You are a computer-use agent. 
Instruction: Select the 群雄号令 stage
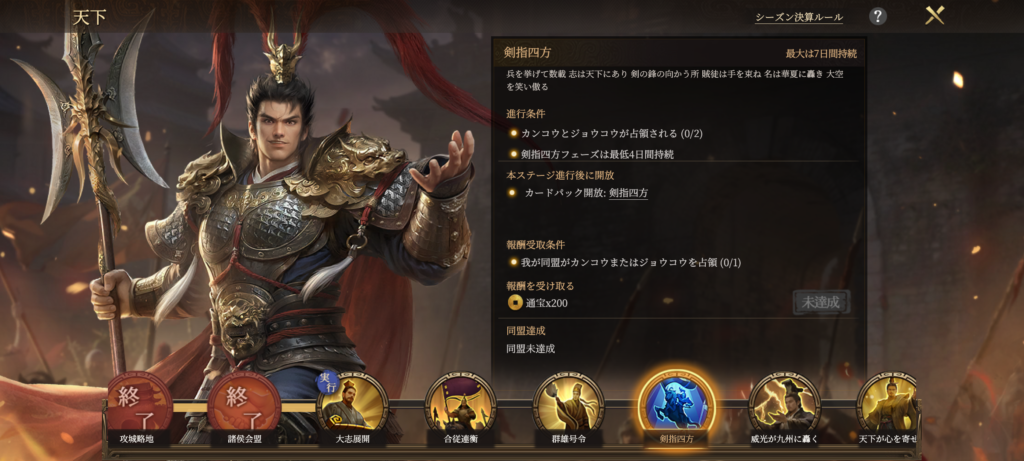(x=567, y=406)
